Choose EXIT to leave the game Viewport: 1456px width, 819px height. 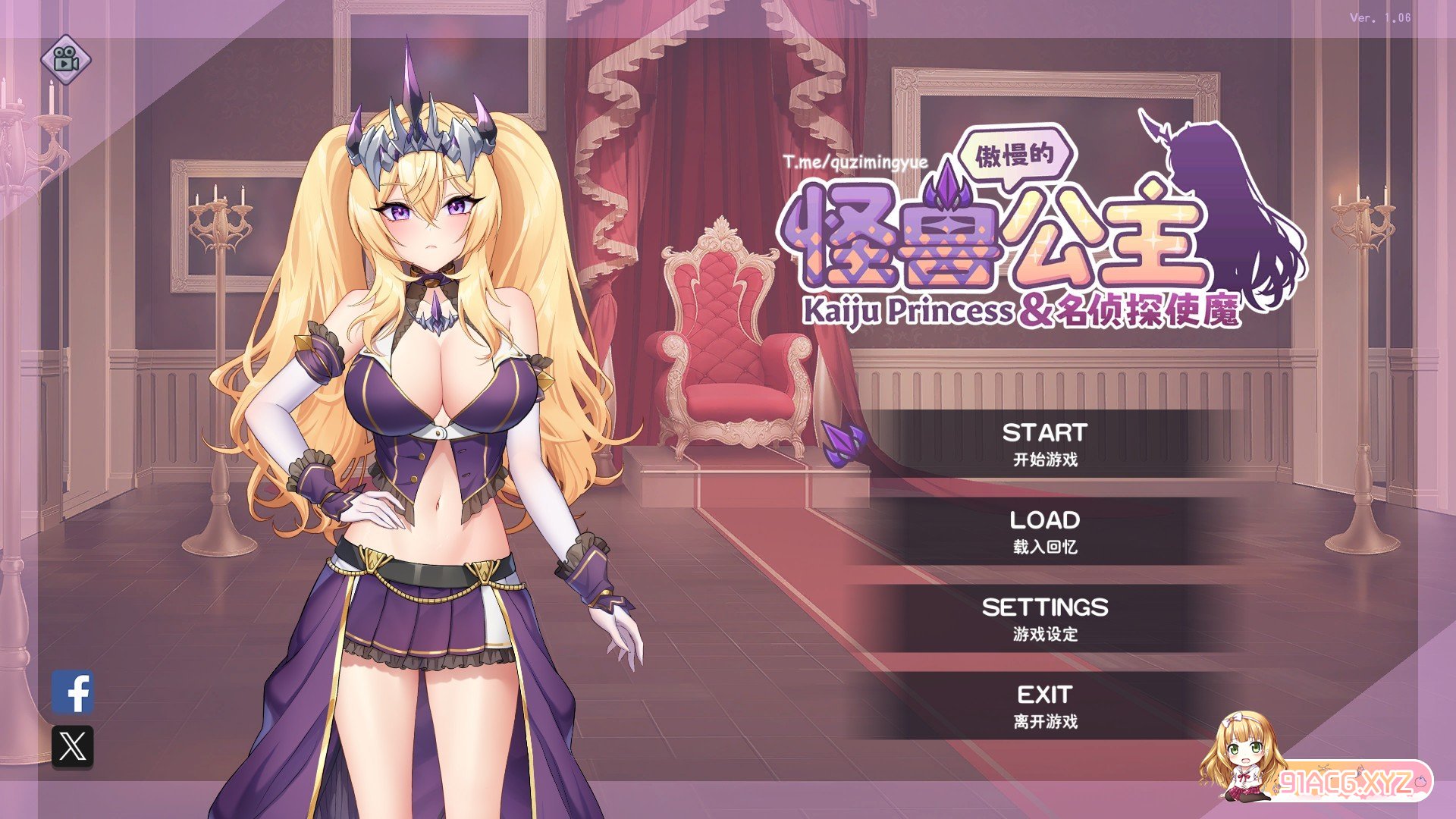[1044, 693]
